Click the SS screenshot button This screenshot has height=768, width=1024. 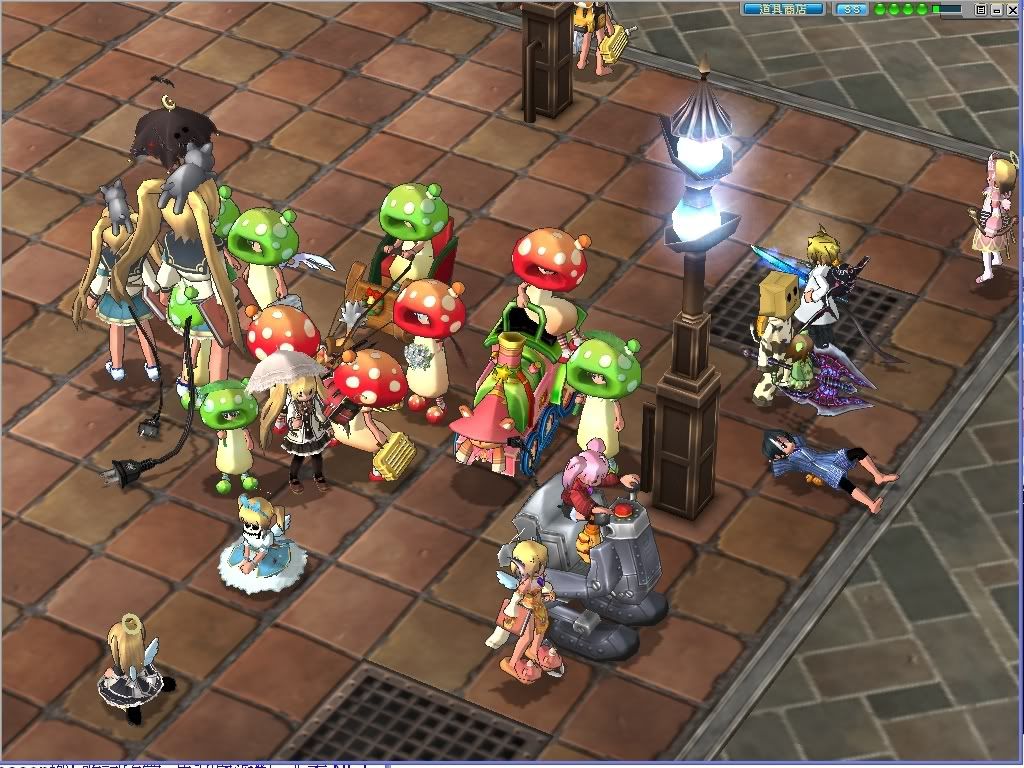coord(851,9)
